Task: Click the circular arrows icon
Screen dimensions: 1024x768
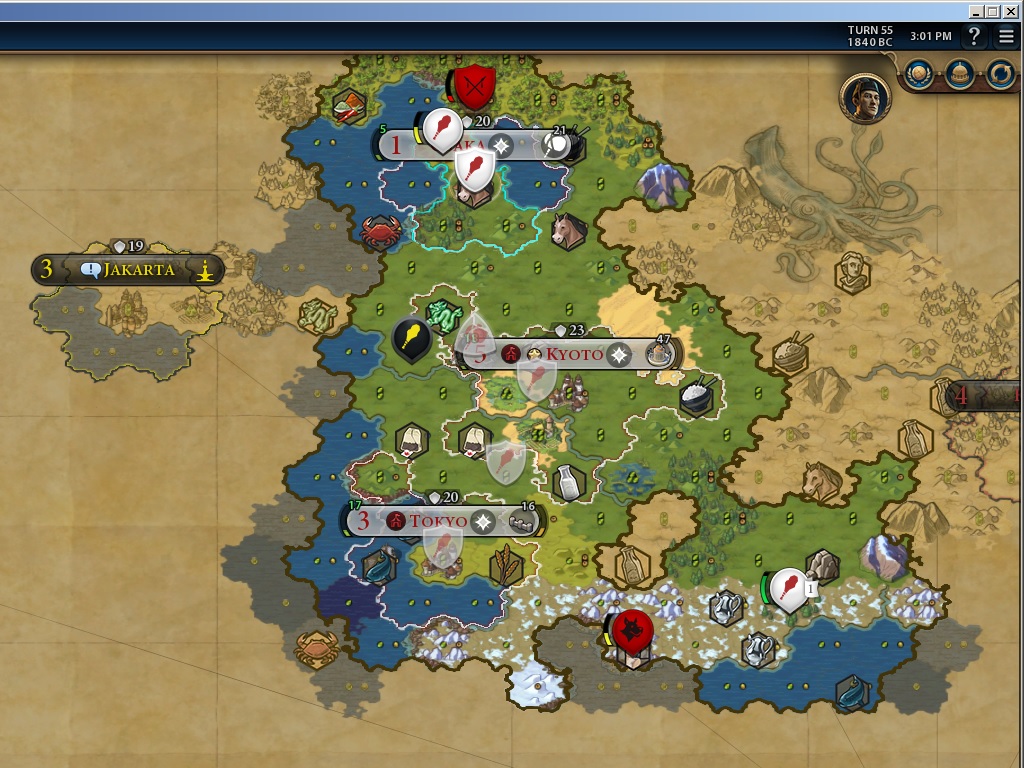Action: click(x=1000, y=72)
